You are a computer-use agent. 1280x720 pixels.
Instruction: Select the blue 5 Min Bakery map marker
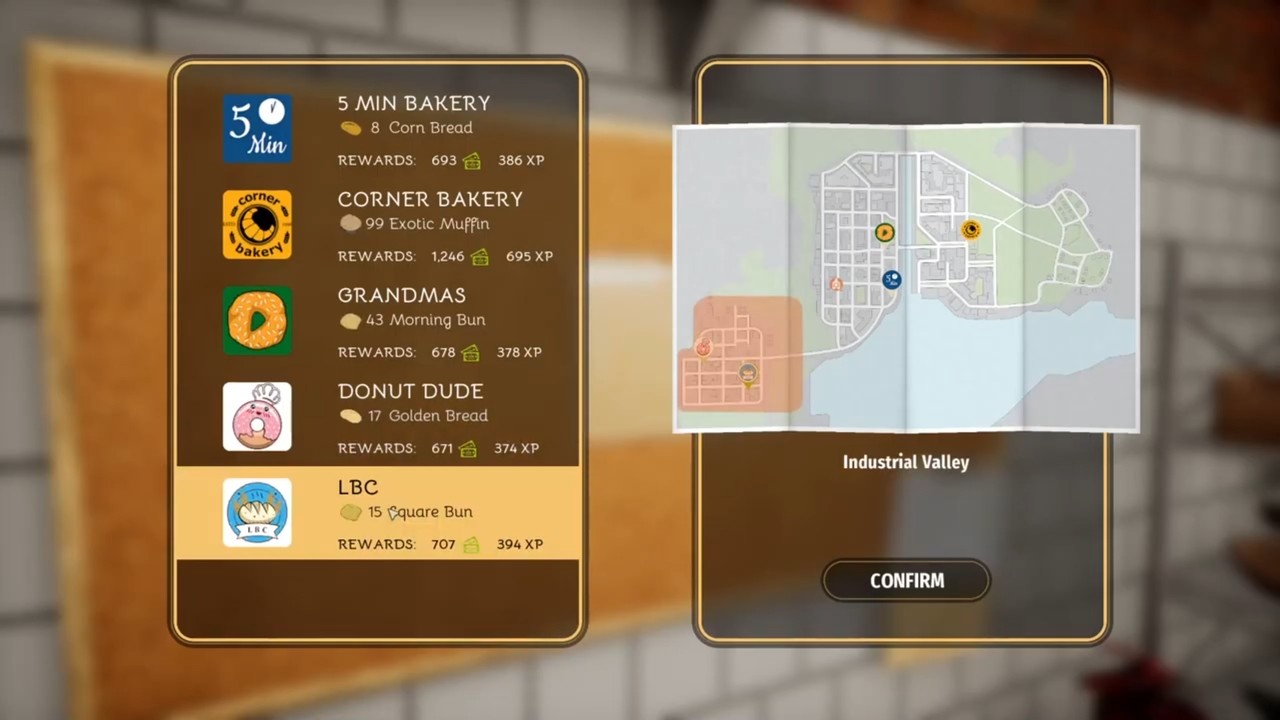(x=891, y=279)
